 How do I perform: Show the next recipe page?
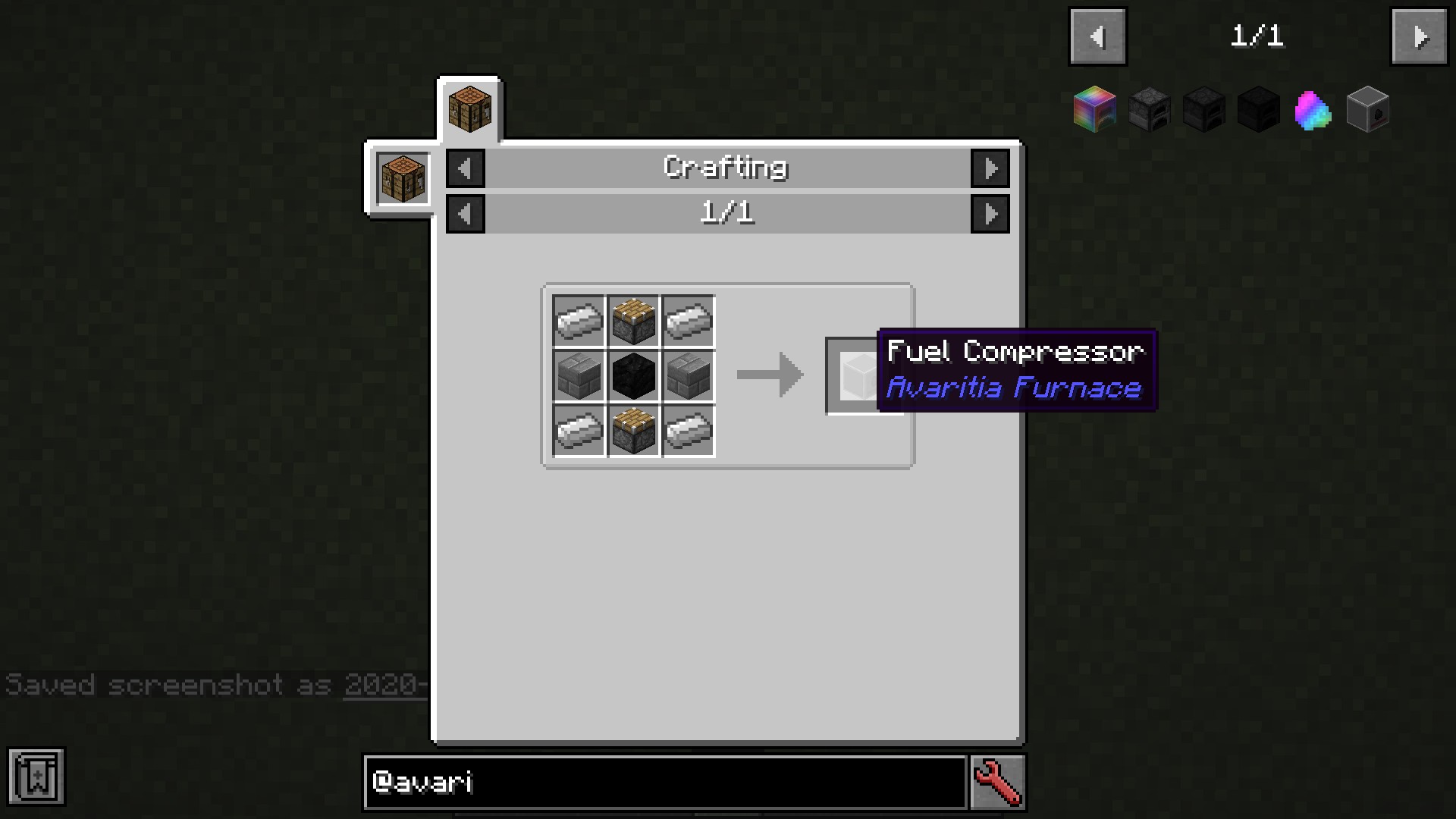(x=990, y=215)
